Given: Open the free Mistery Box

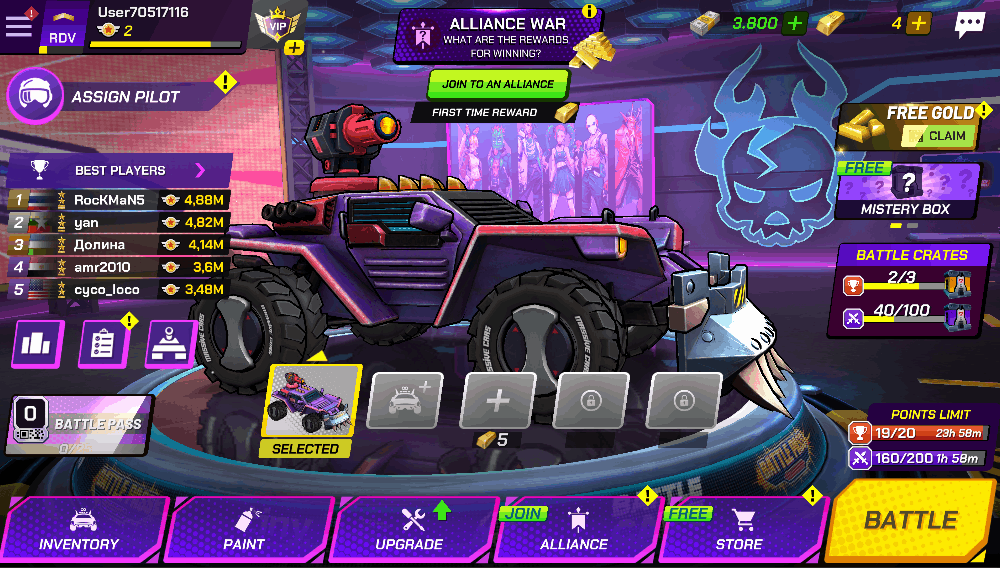Looking at the screenshot, I should pyautogui.click(x=906, y=190).
